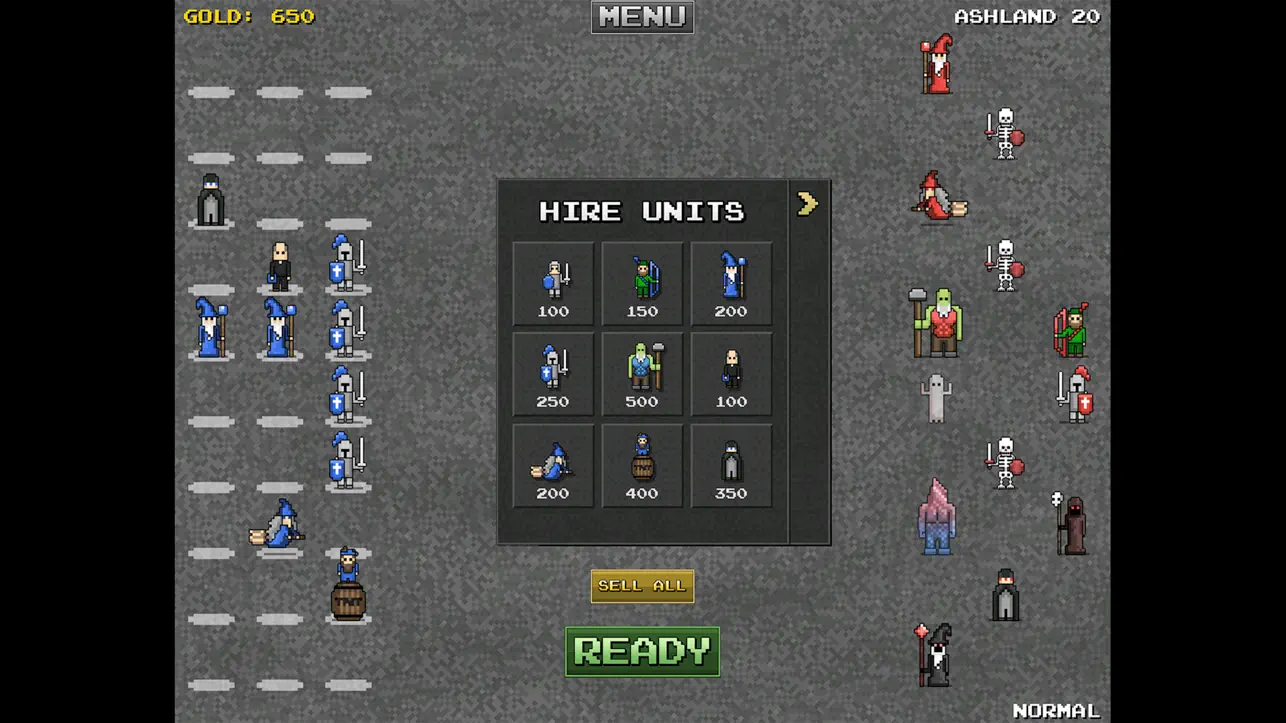
Task: Click SELL ALL to refund your units
Action: [x=641, y=585]
